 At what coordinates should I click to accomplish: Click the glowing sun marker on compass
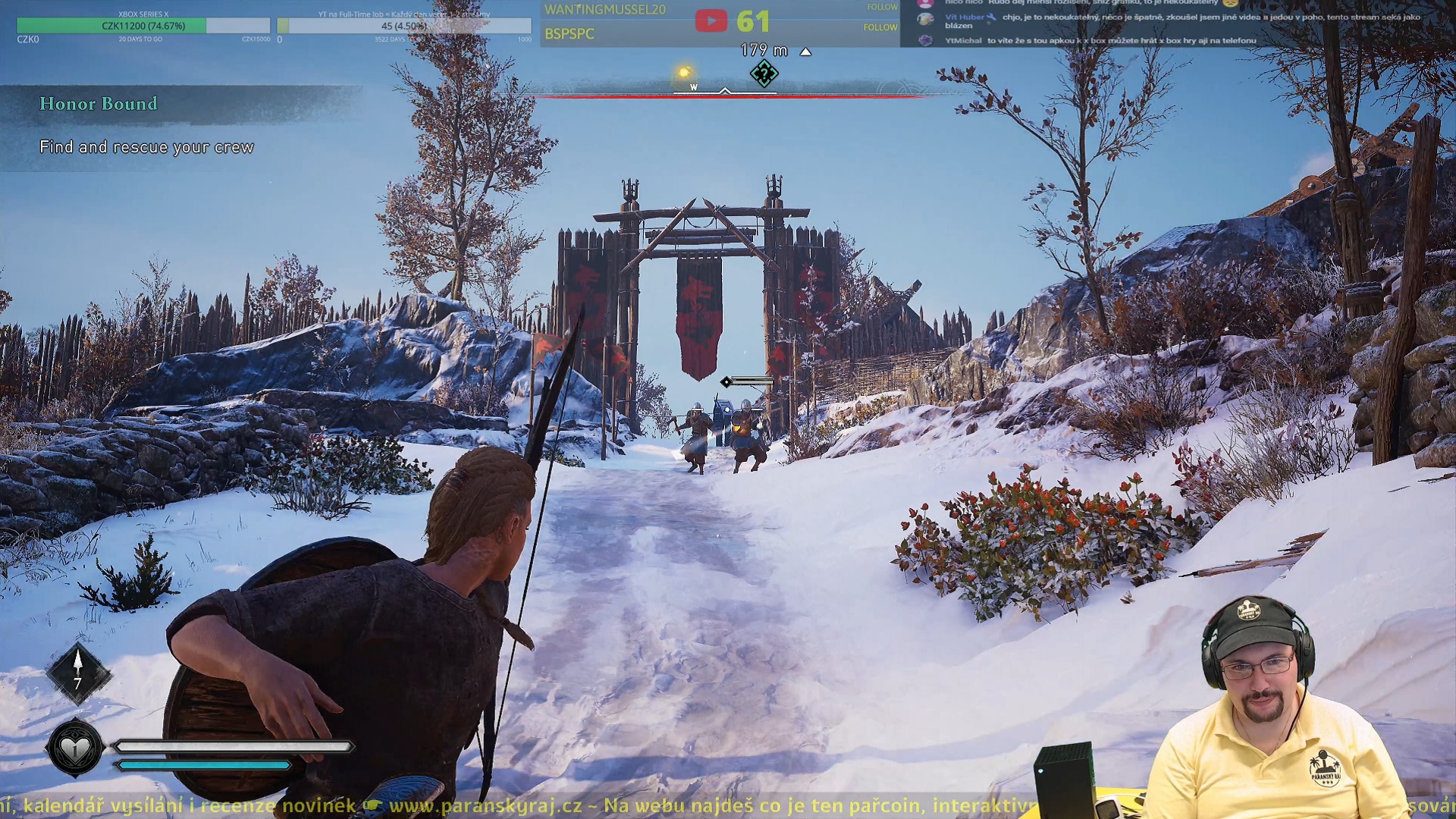684,73
